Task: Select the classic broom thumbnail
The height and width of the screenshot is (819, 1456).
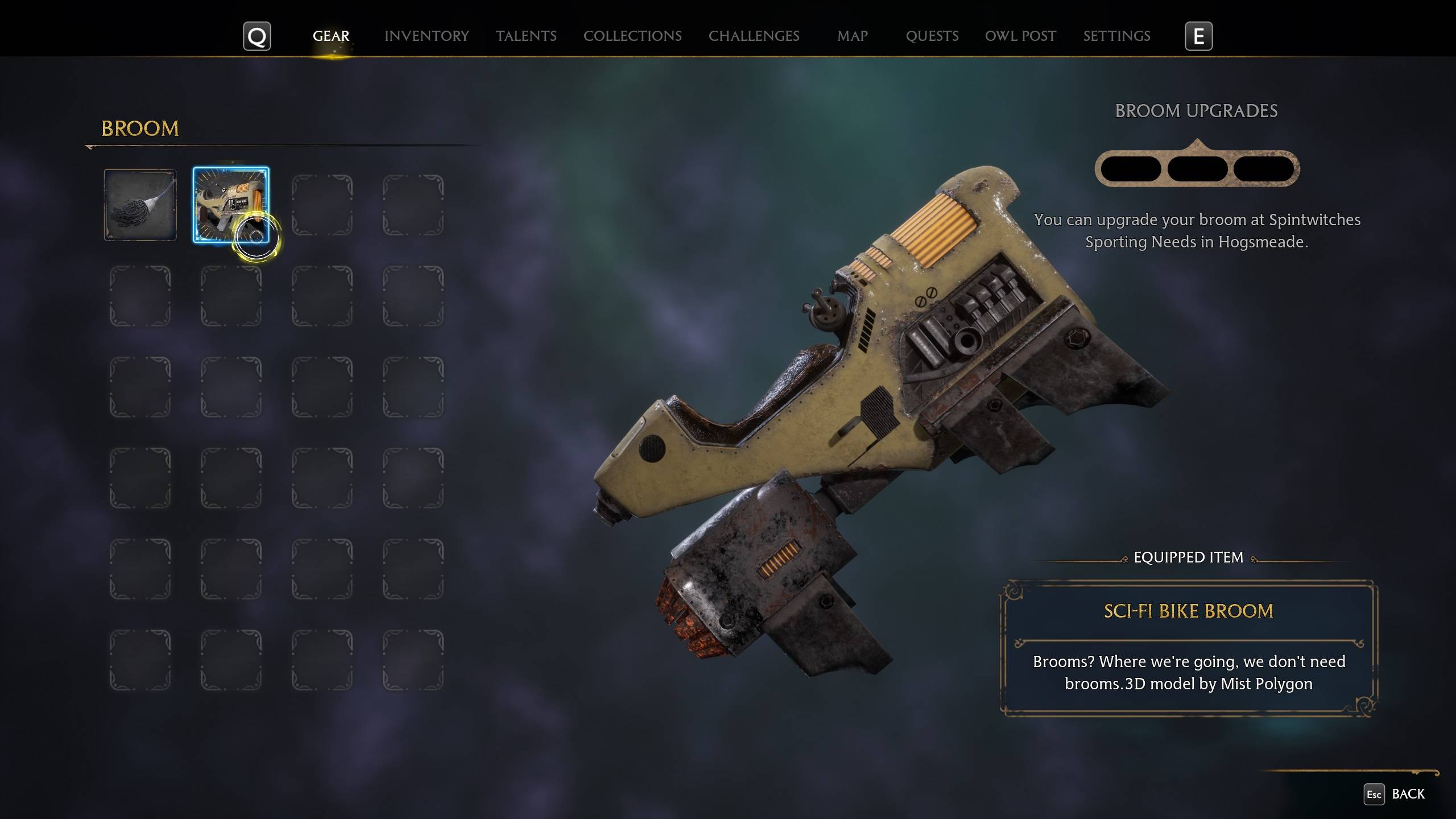Action: coord(139,205)
